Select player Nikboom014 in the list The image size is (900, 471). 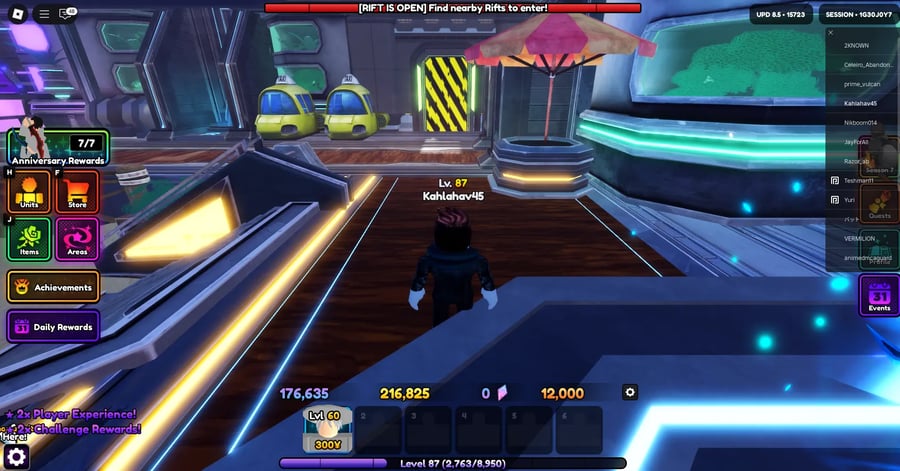(x=860, y=122)
